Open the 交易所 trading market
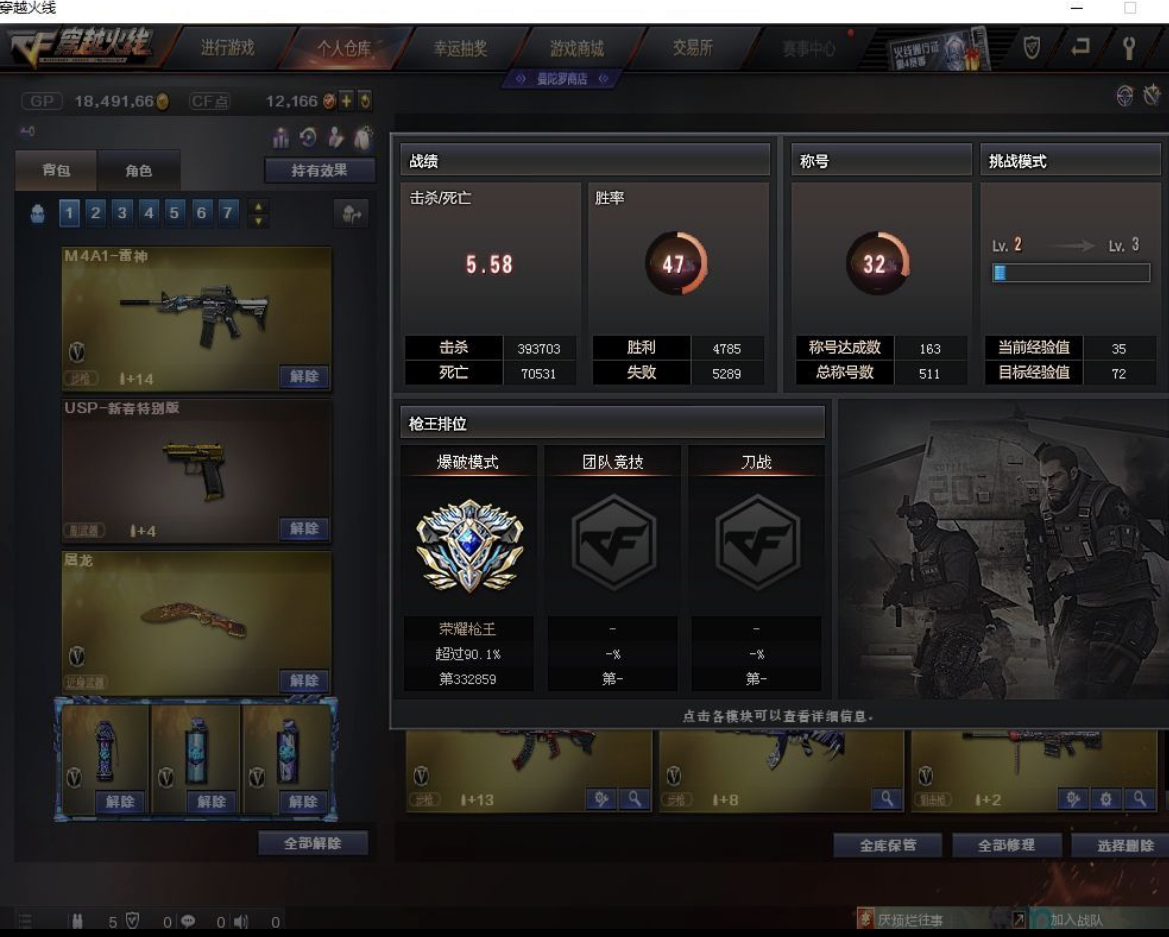This screenshot has height=937, width=1169. tap(692, 48)
